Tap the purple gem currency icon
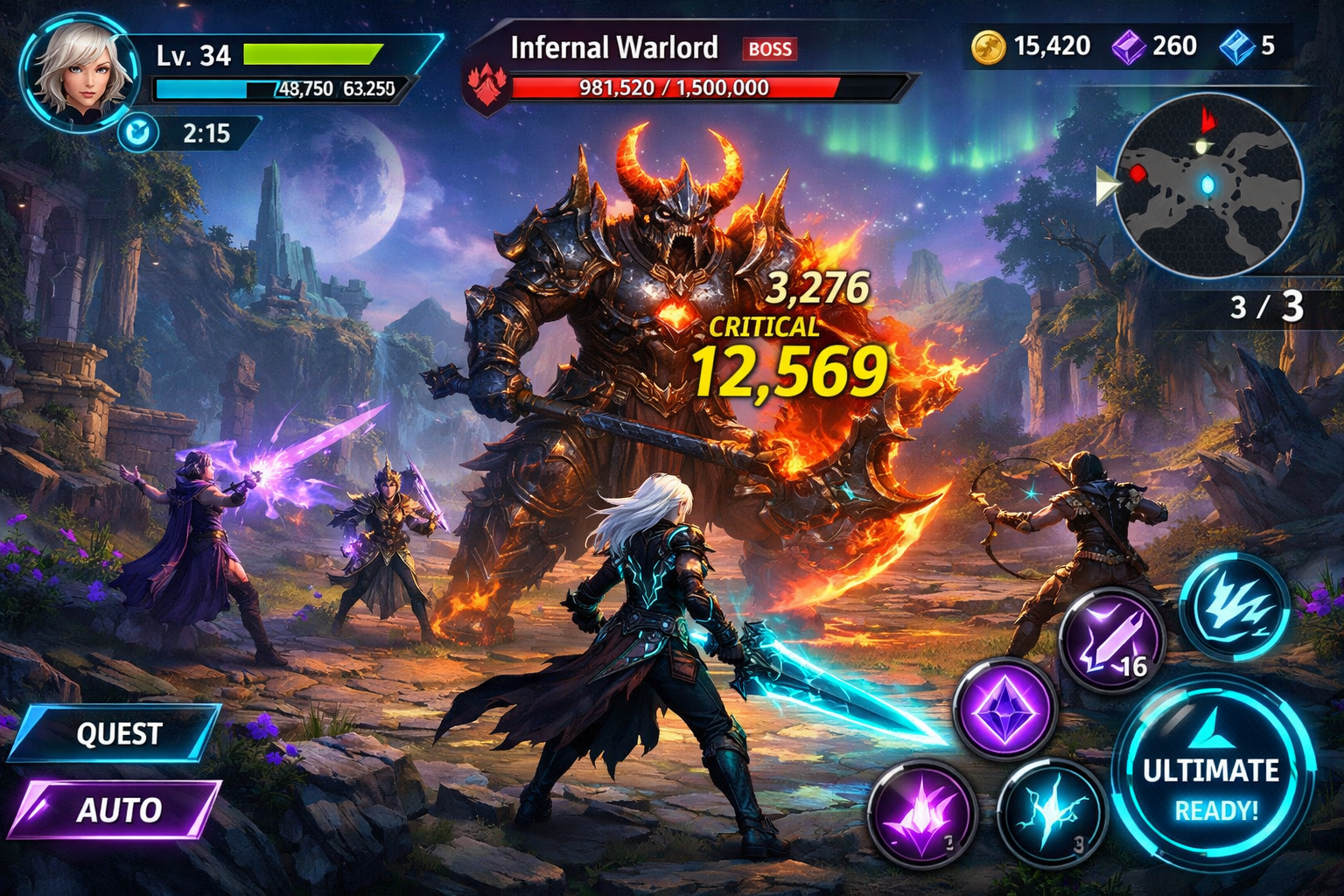The height and width of the screenshot is (896, 1344). tap(1129, 46)
